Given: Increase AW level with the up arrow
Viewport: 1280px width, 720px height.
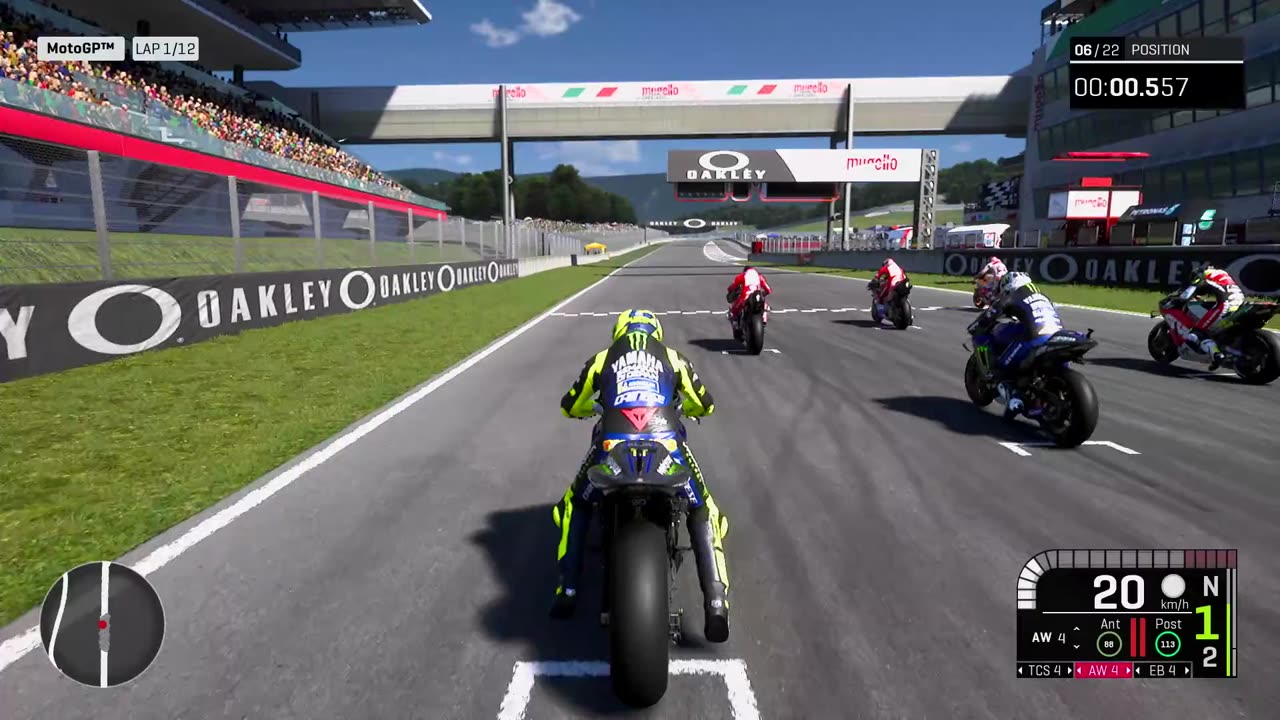Looking at the screenshot, I should 1076,630.
